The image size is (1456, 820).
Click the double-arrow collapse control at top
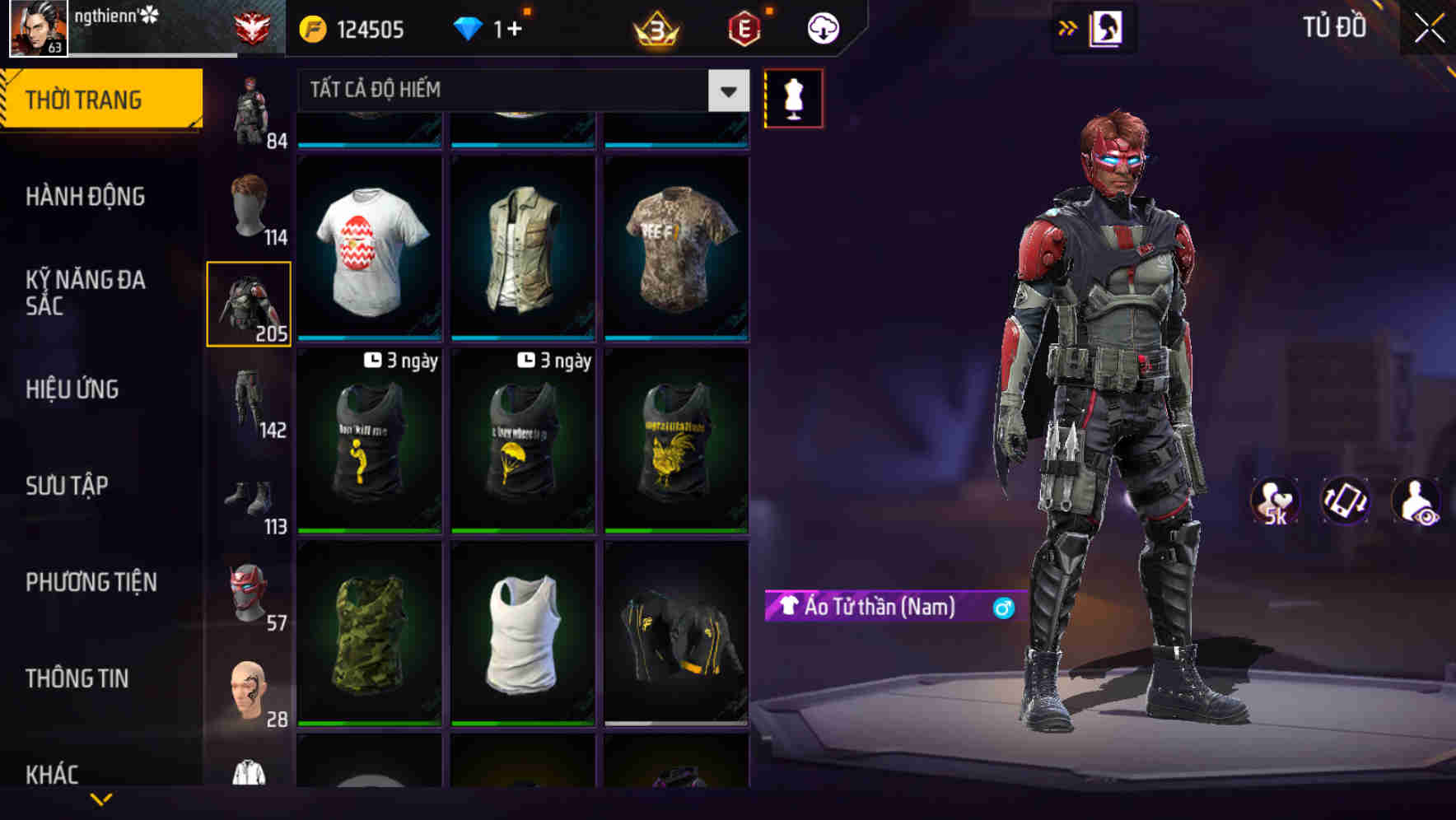pyautogui.click(x=1068, y=27)
